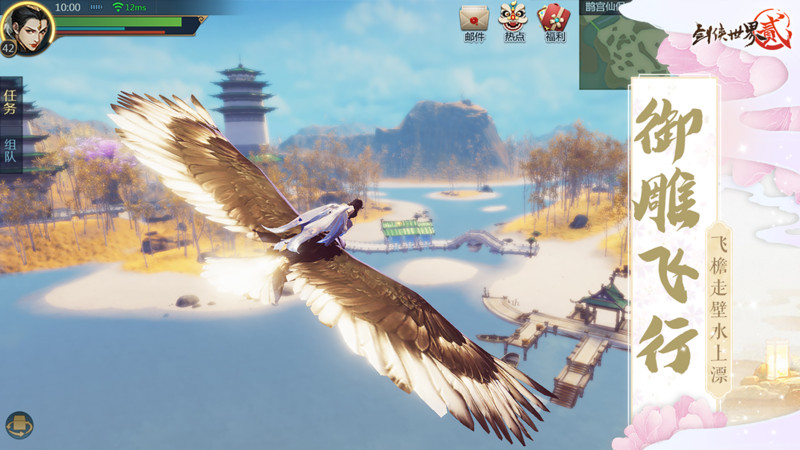The height and width of the screenshot is (450, 800).
Task: Open the 邮件 mail icon
Action: pyautogui.click(x=474, y=19)
